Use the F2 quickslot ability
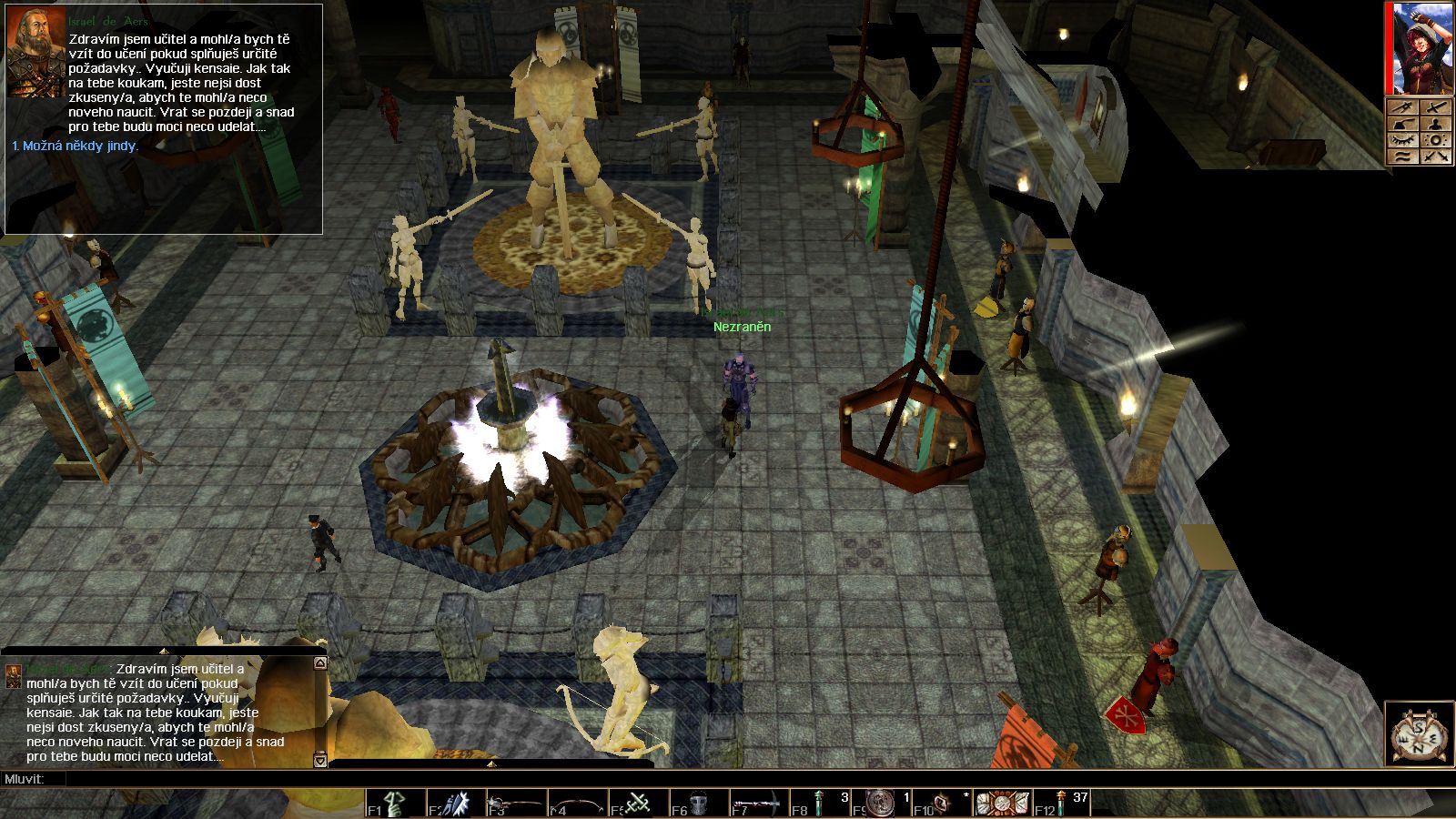This screenshot has width=1456, height=819. pyautogui.click(x=457, y=804)
